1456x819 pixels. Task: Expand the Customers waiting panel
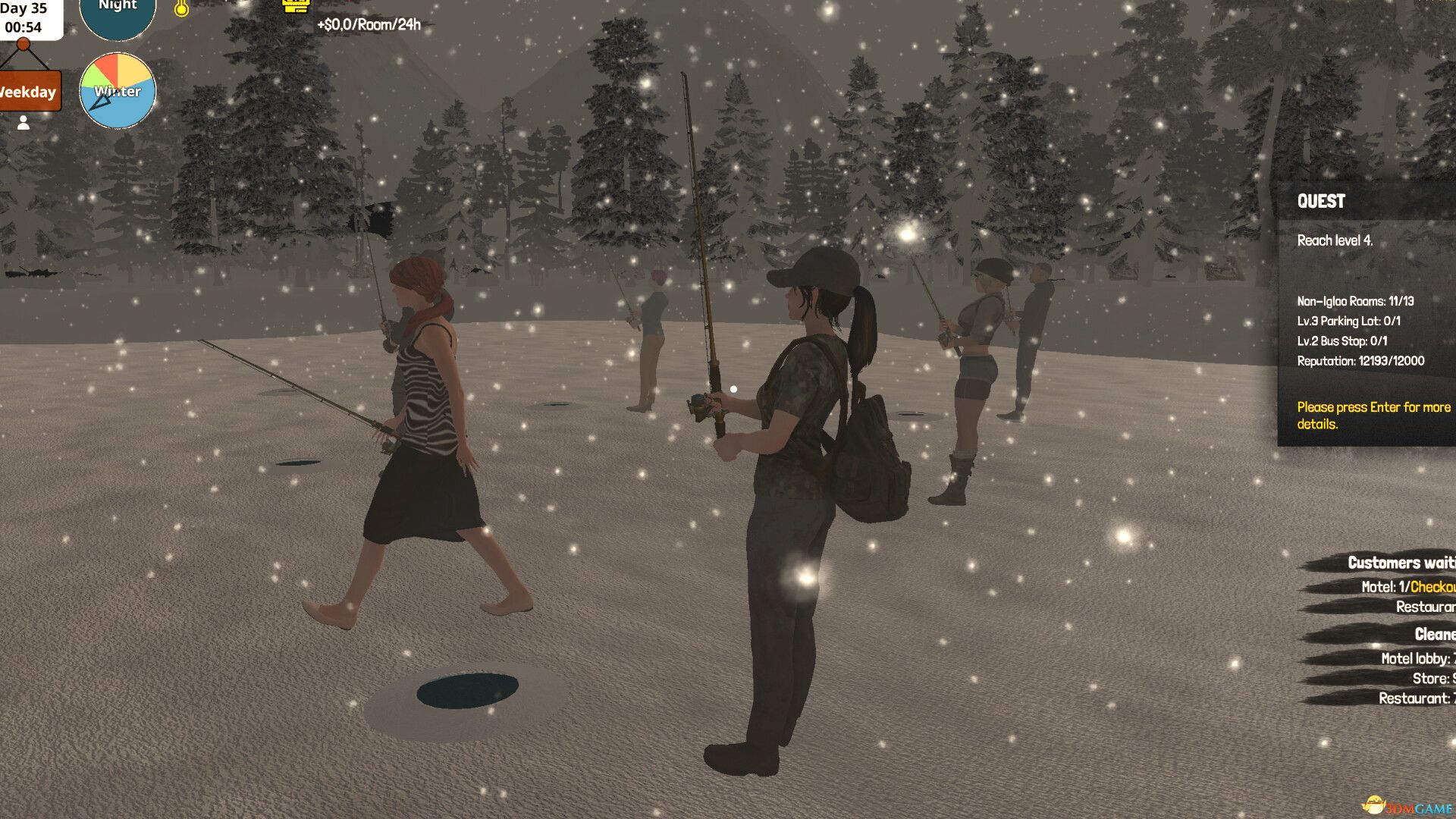(x=1399, y=563)
